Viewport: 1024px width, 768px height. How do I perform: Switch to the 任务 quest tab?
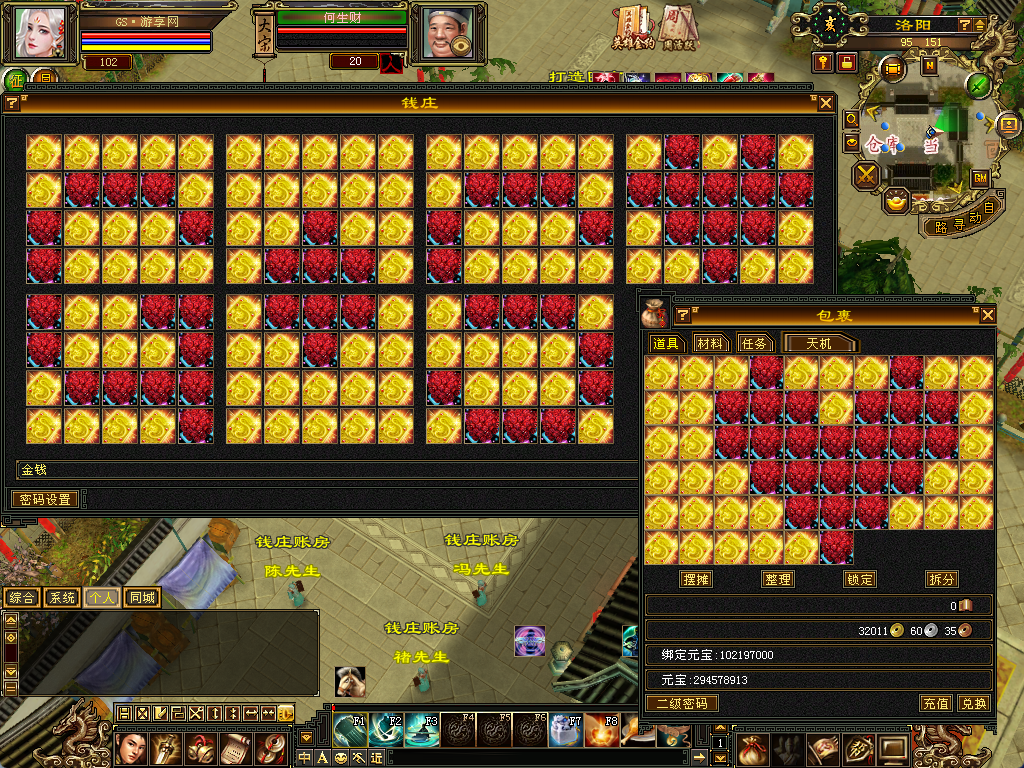click(754, 343)
